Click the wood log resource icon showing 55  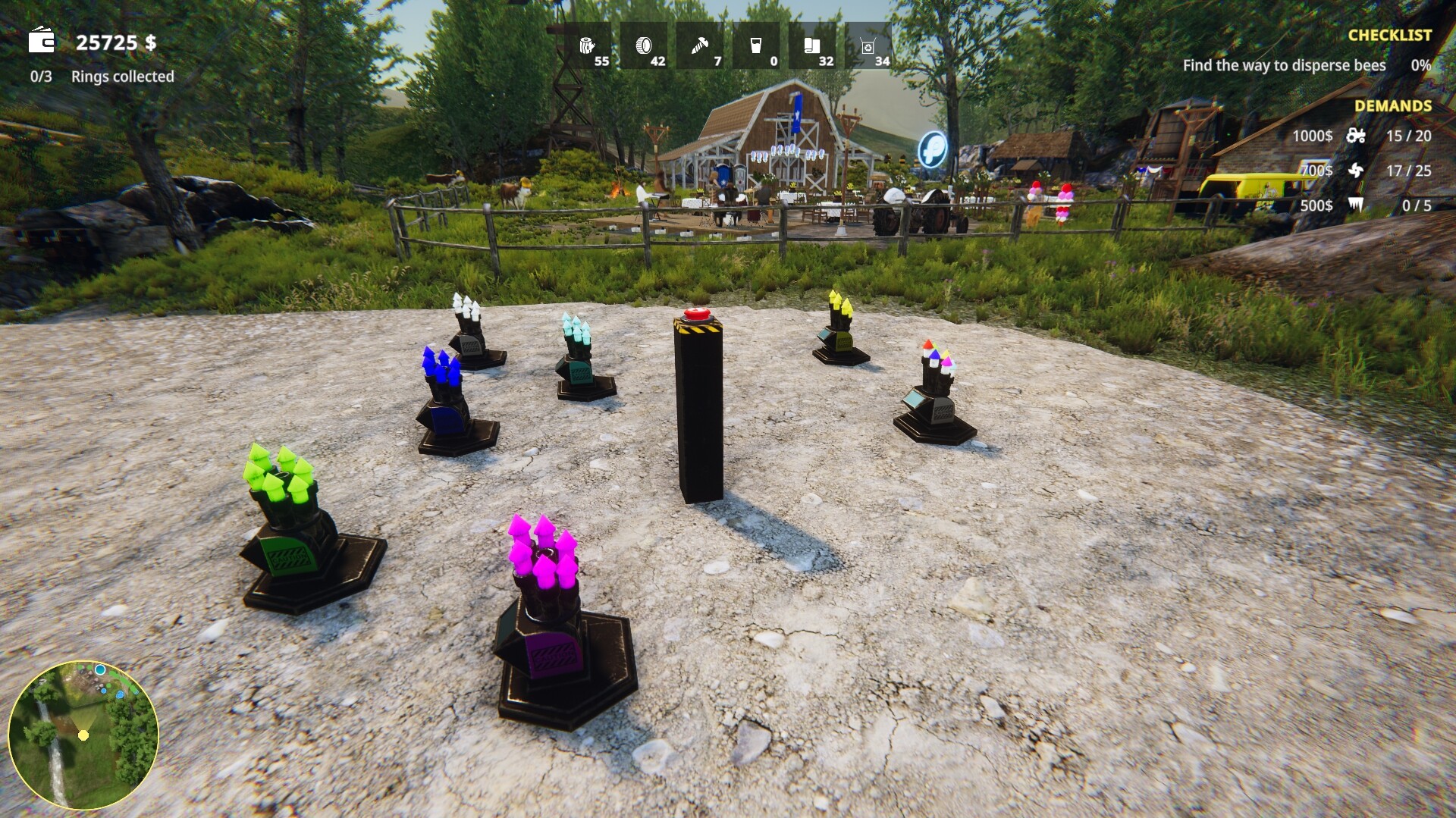click(x=589, y=45)
